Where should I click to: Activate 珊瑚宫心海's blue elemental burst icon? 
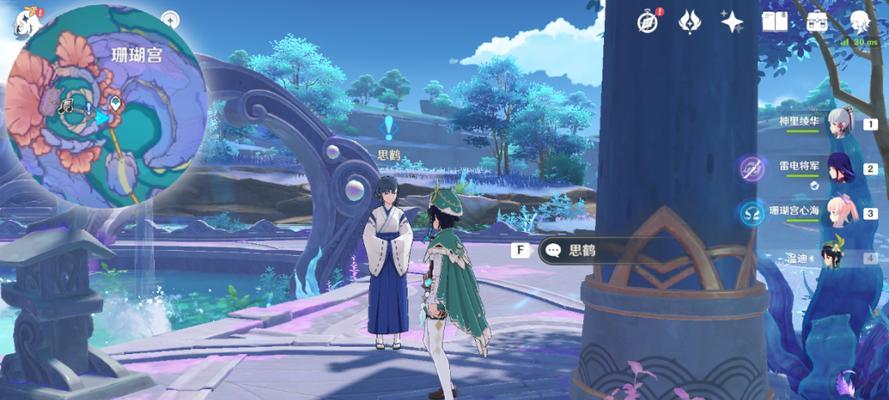pyautogui.click(x=752, y=212)
